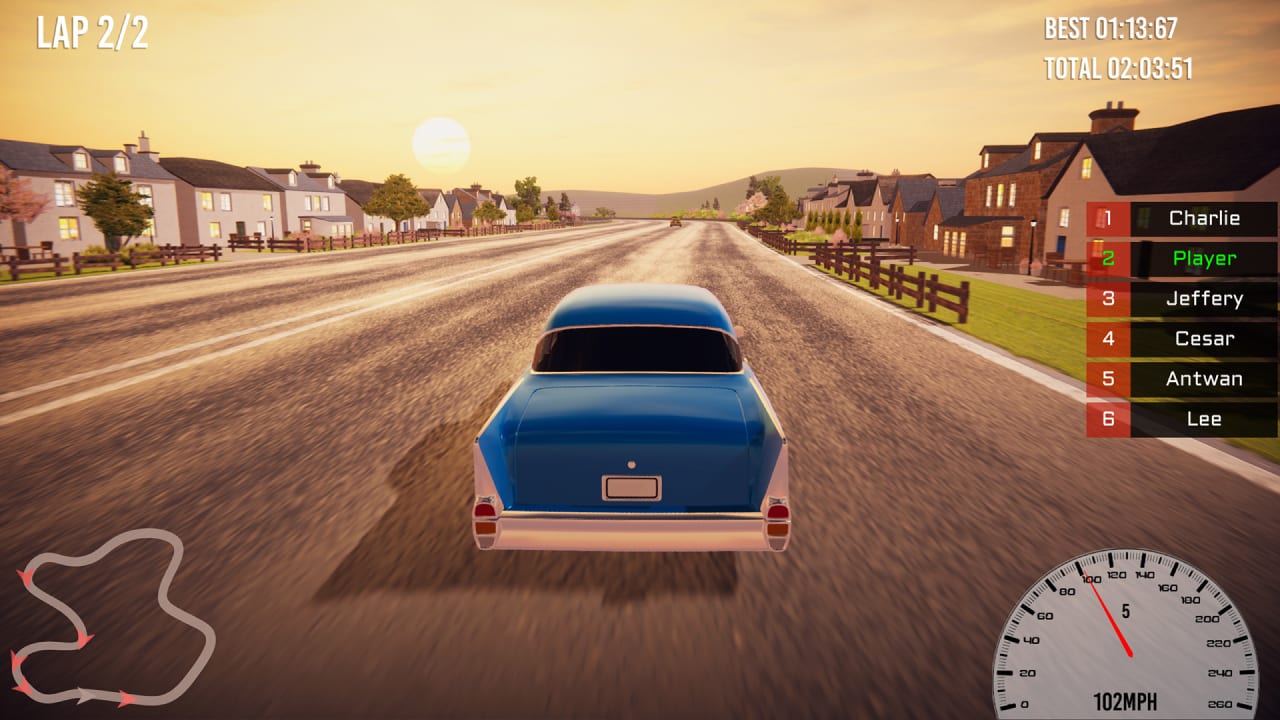The image size is (1280, 720).
Task: Click the position number 1 badge
Action: click(x=1109, y=219)
